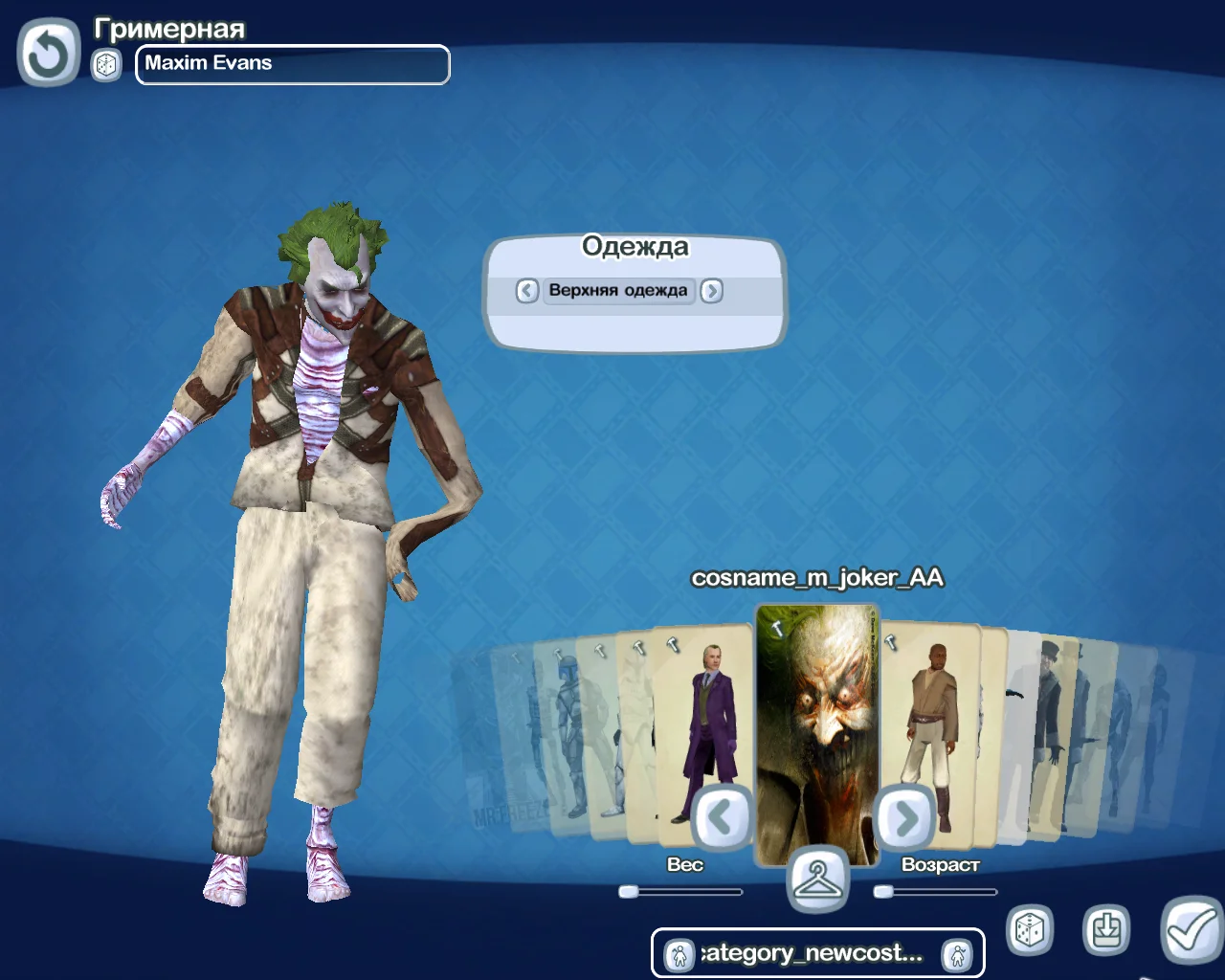This screenshot has width=1225, height=980.
Task: Show the previous costume card
Action: point(720,817)
